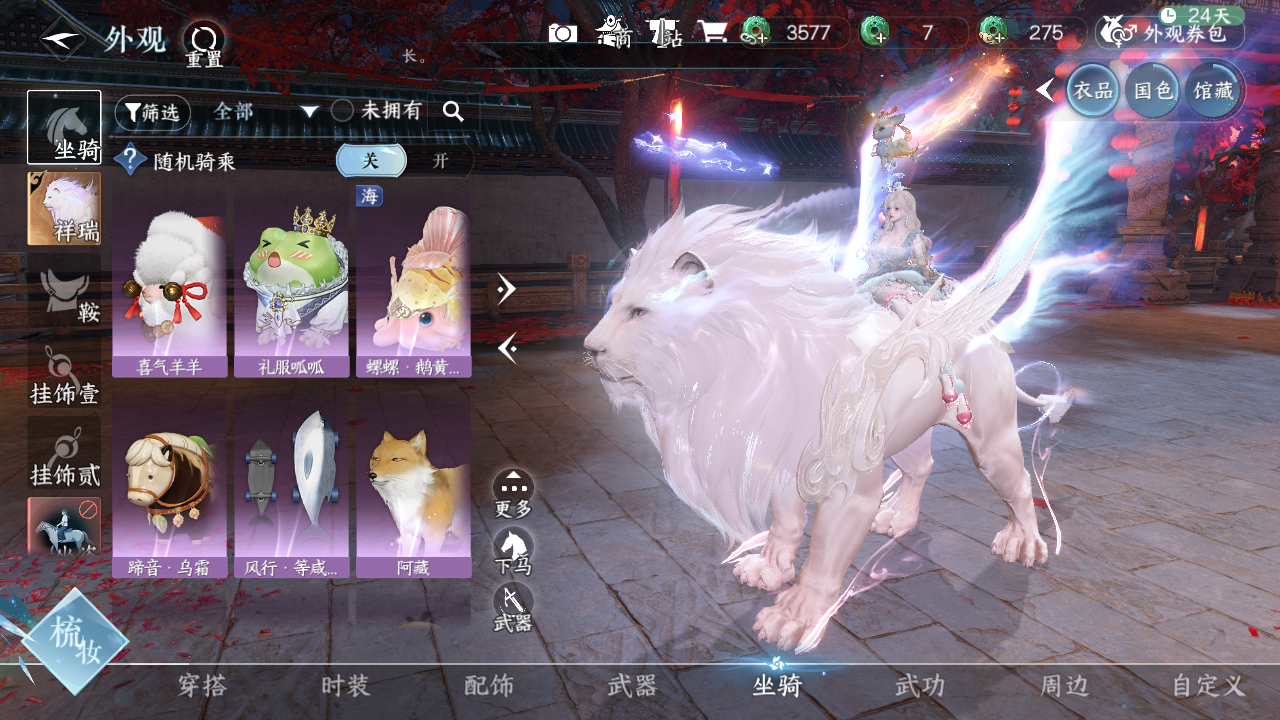Select the 鞍 saddle category

pos(64,295)
